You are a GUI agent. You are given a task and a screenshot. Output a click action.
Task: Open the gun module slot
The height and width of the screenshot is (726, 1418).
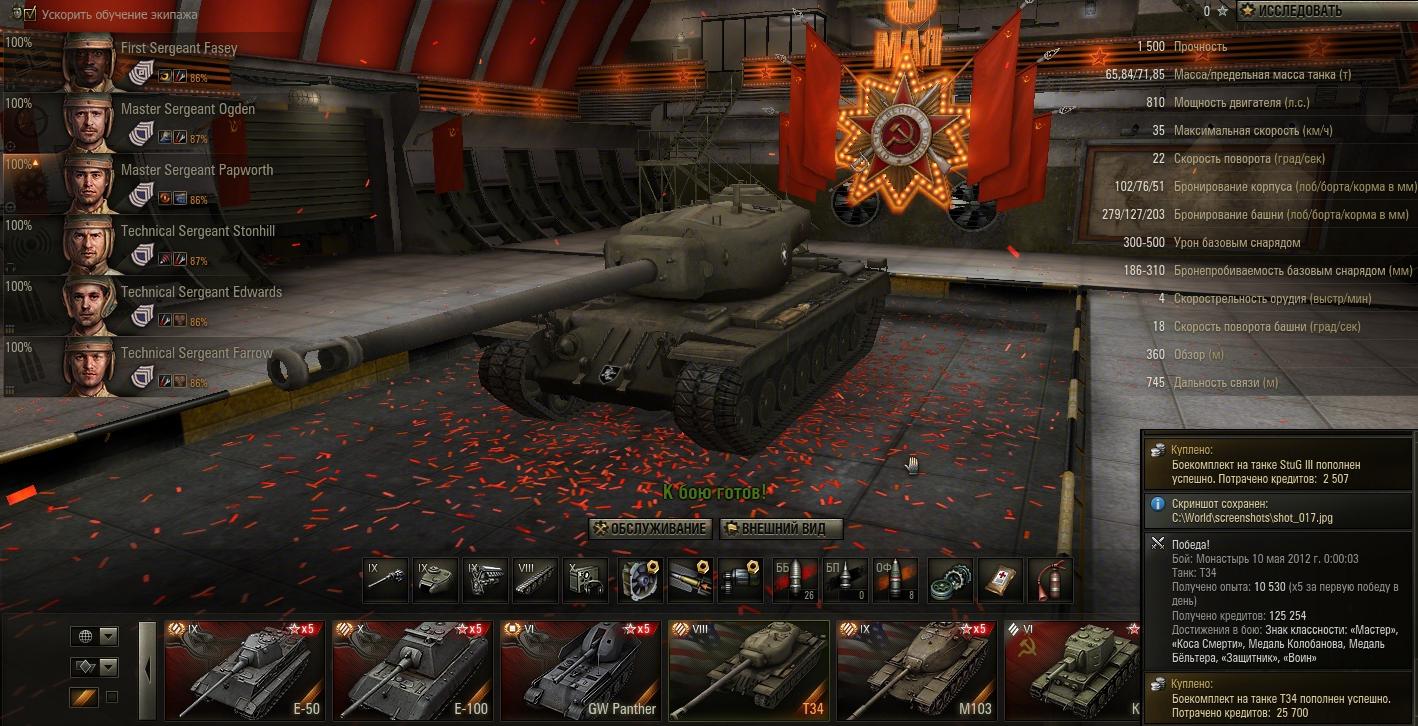pos(386,580)
